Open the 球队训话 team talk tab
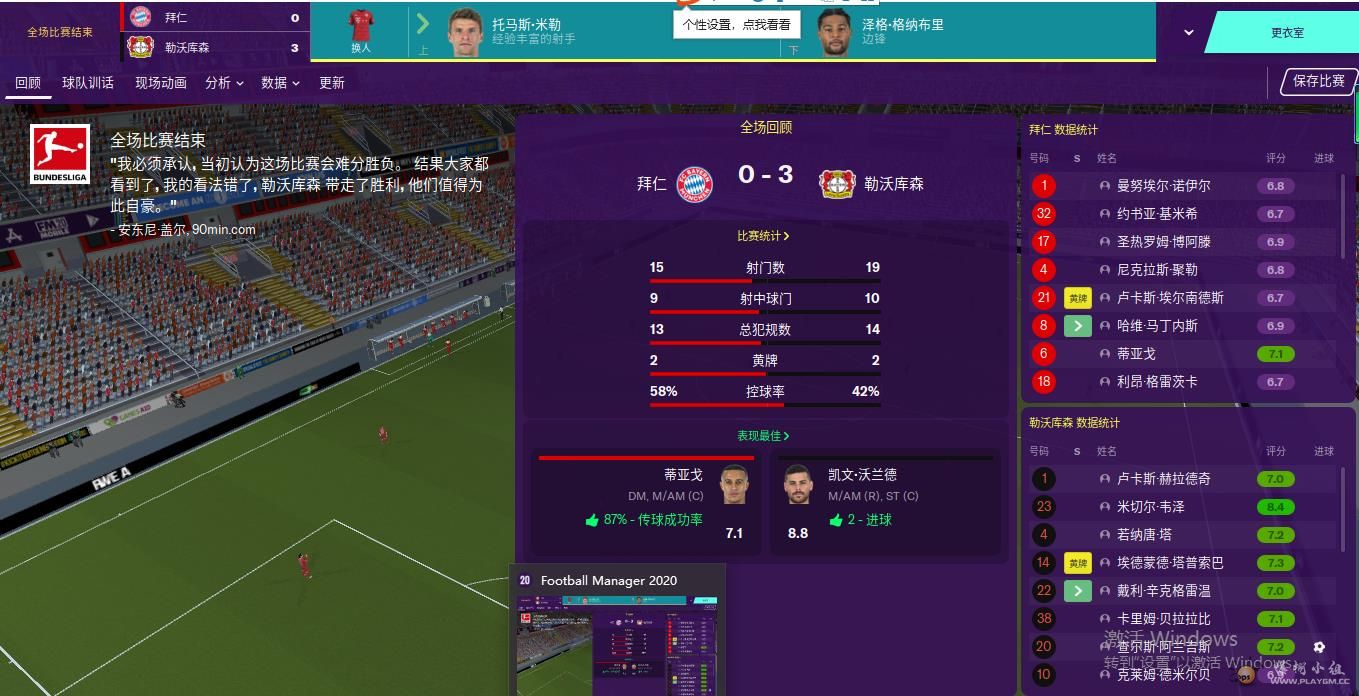 coord(88,83)
